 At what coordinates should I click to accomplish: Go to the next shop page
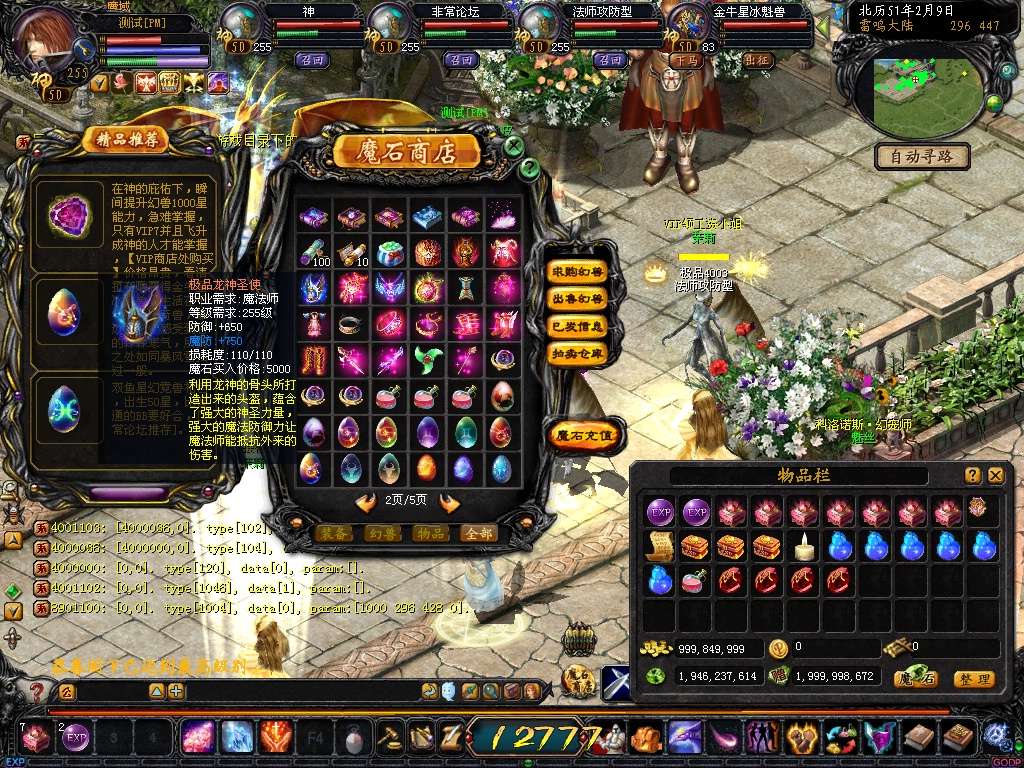pos(450,502)
